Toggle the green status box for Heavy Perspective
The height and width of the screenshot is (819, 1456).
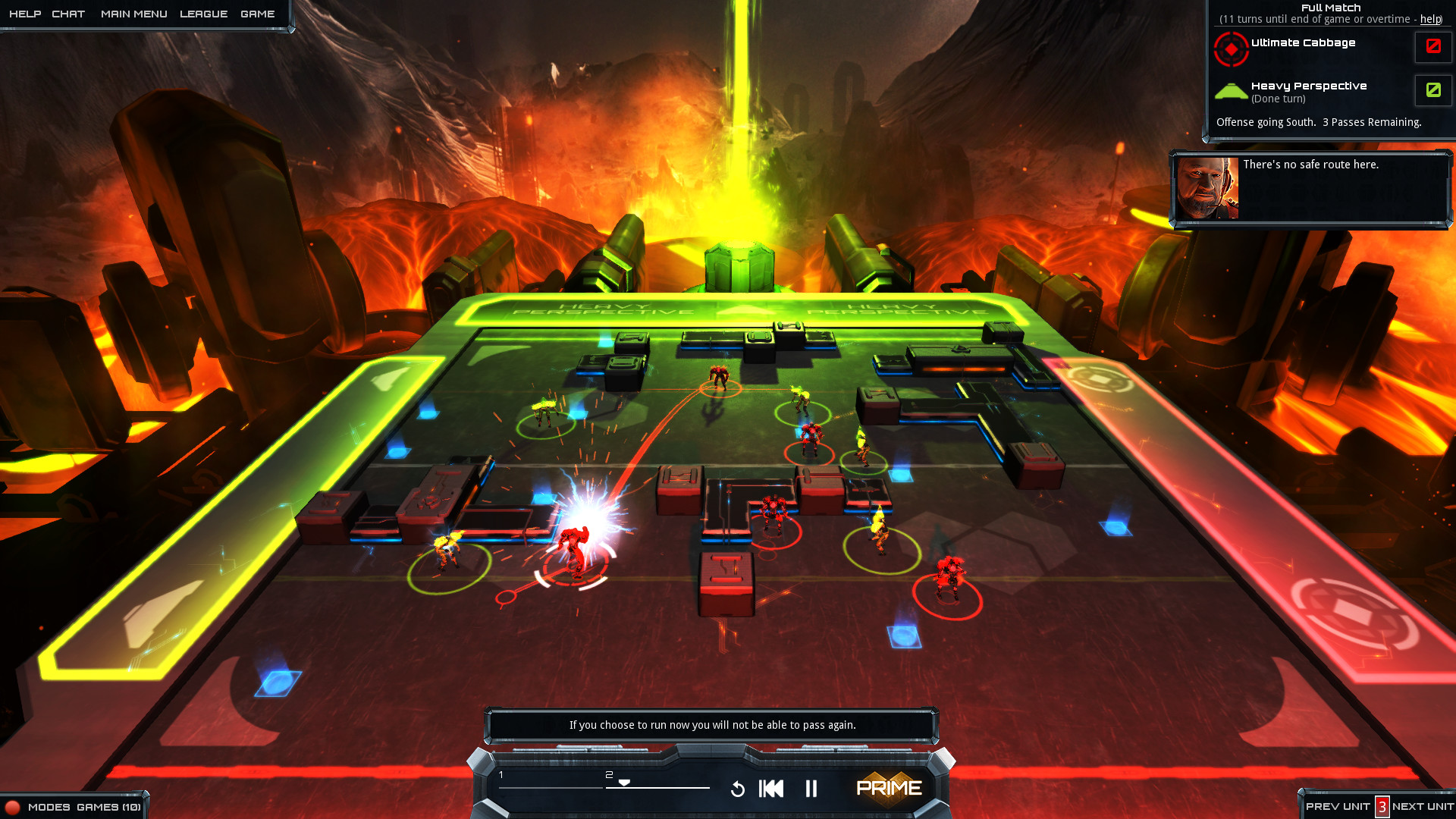(1432, 90)
